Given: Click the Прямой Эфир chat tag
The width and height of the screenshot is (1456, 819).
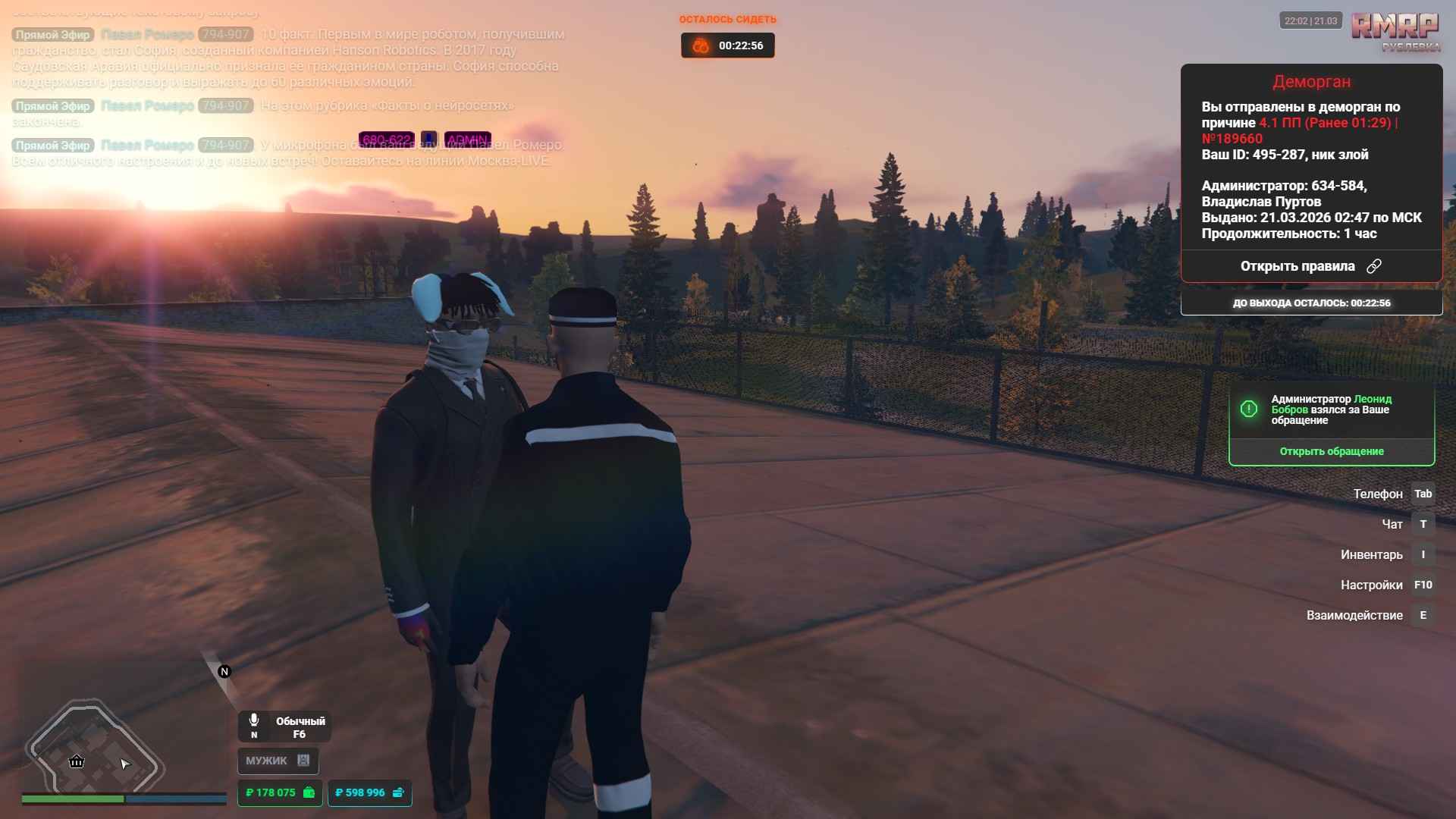Looking at the screenshot, I should (53, 35).
